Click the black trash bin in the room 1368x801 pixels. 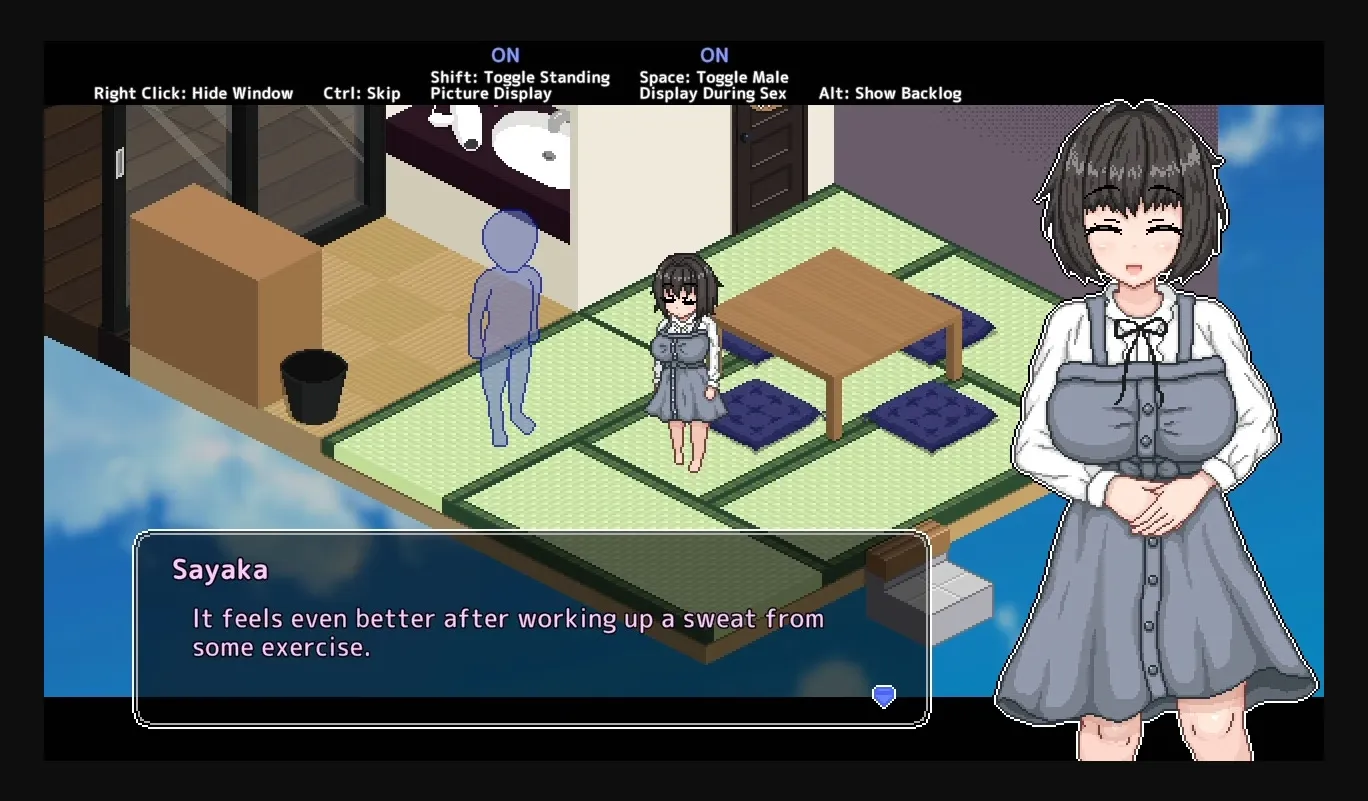[x=315, y=385]
